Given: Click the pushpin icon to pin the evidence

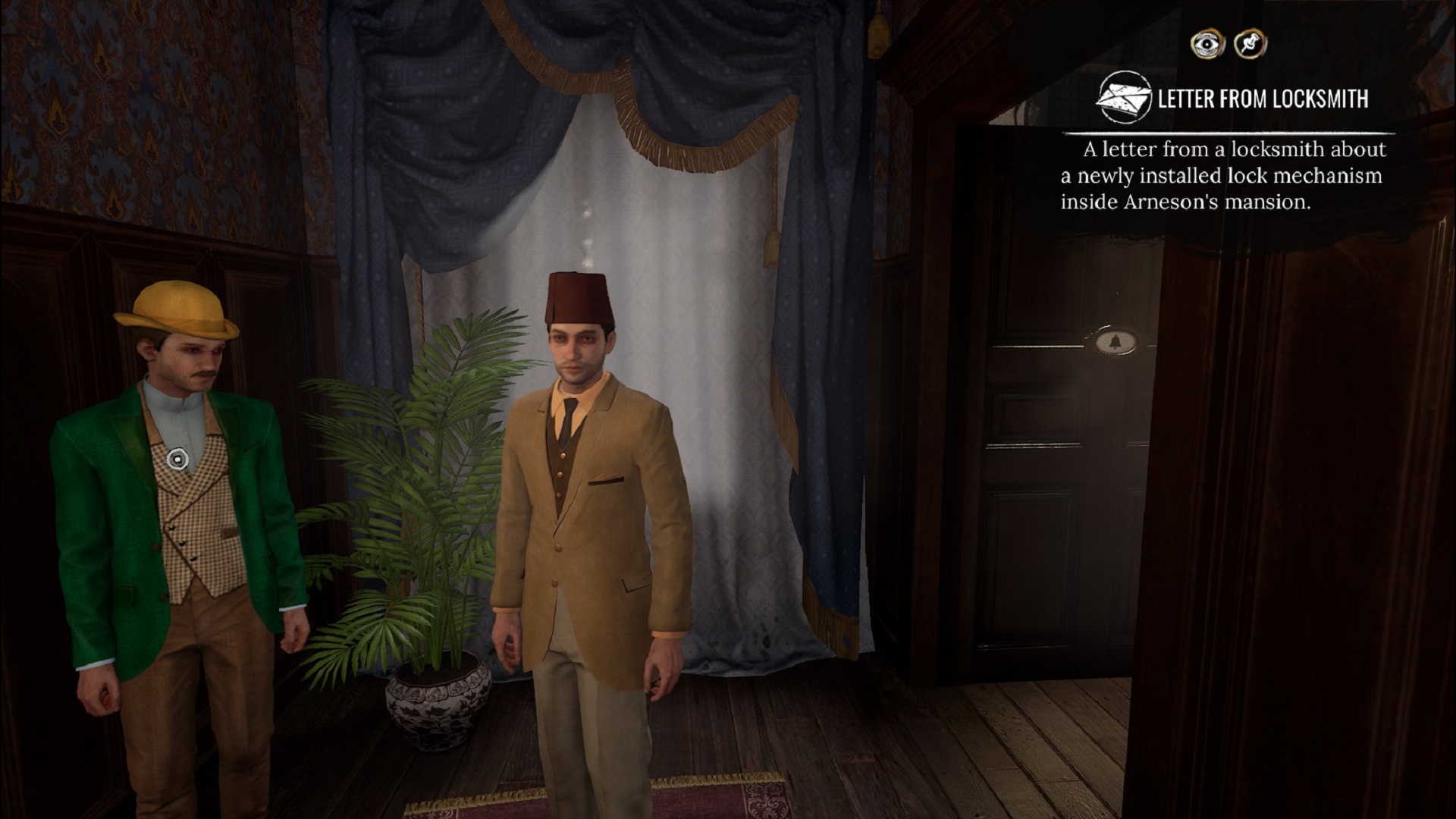Looking at the screenshot, I should pos(1251,43).
